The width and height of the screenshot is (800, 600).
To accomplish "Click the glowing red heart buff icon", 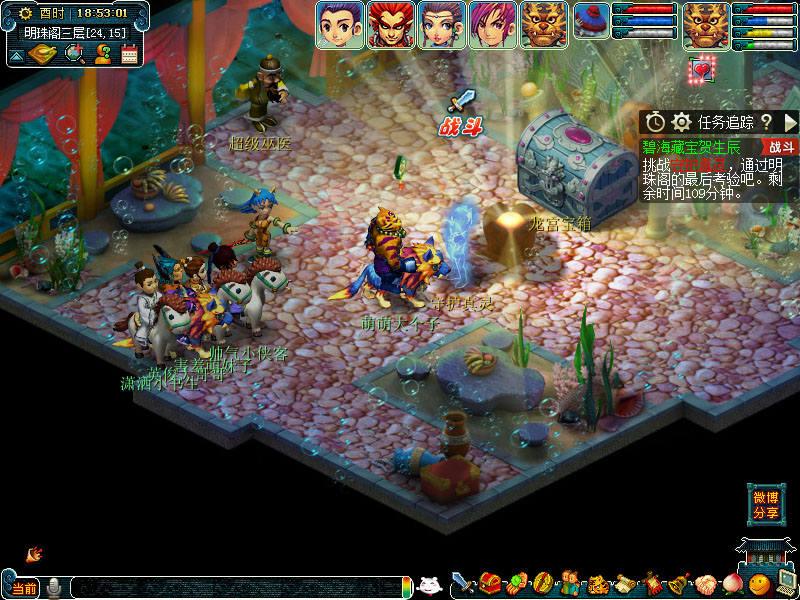I will click(x=702, y=70).
